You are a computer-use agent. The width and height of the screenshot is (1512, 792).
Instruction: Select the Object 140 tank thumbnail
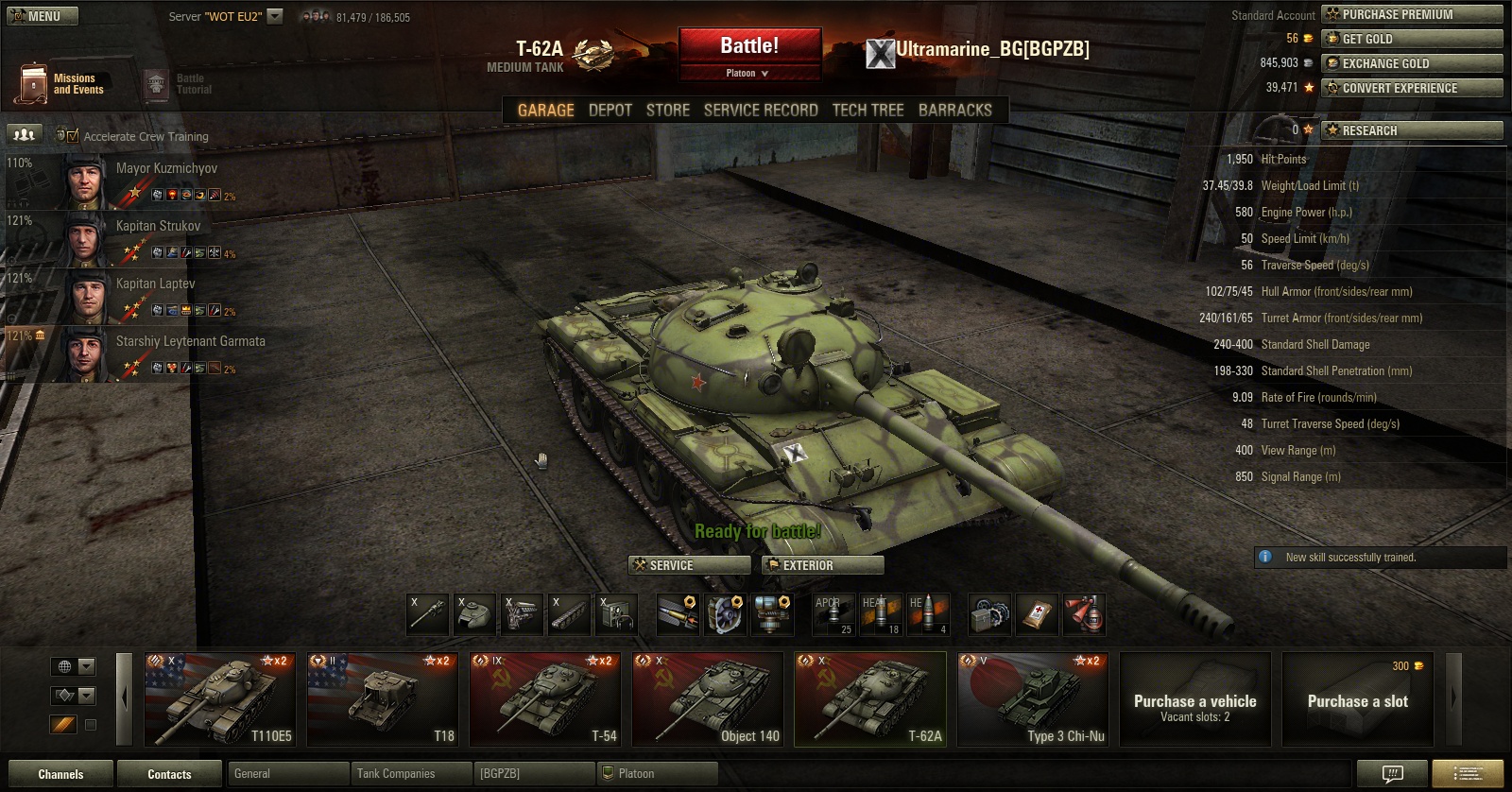pos(708,699)
